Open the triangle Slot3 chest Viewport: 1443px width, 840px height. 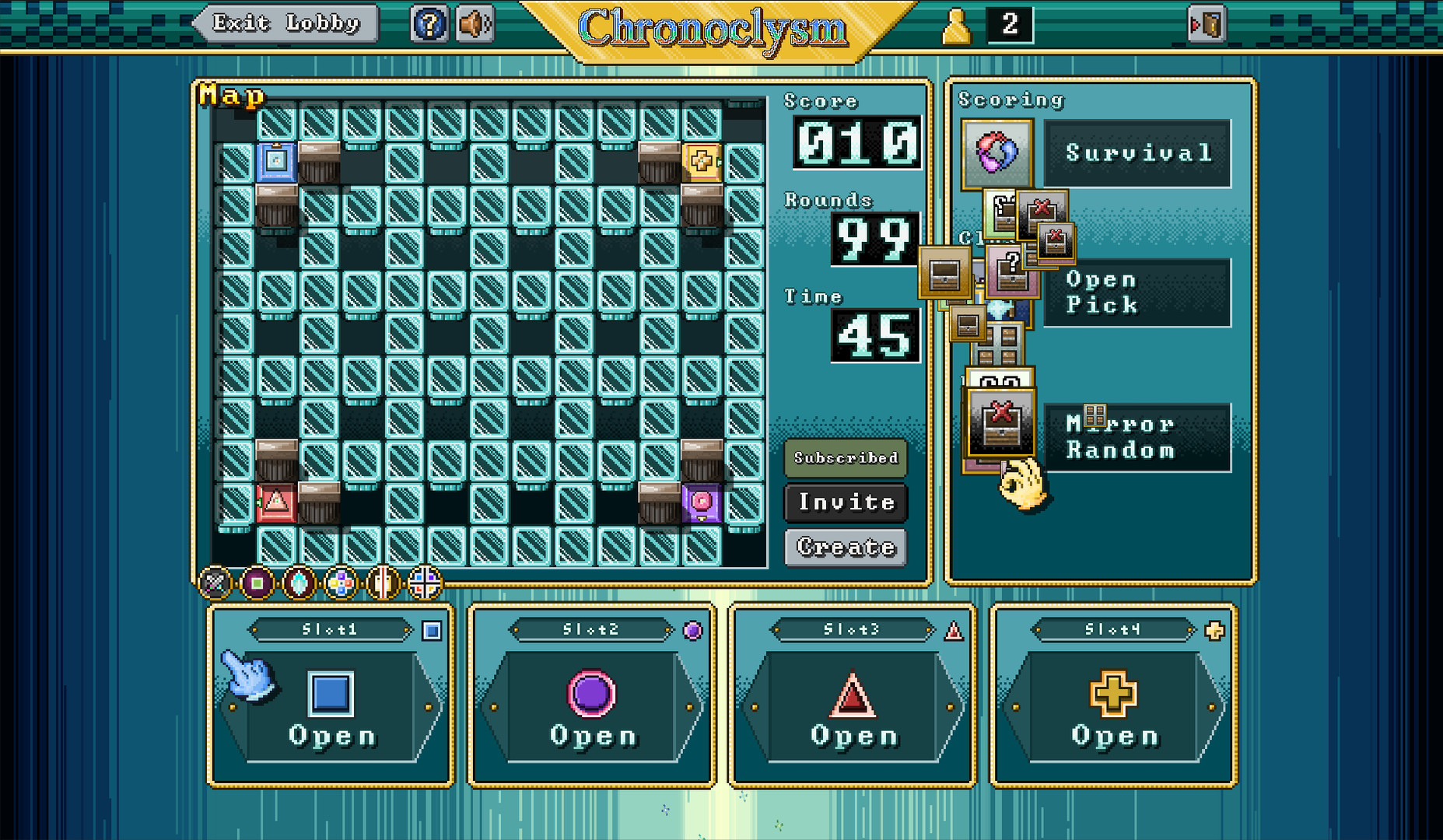(851, 708)
